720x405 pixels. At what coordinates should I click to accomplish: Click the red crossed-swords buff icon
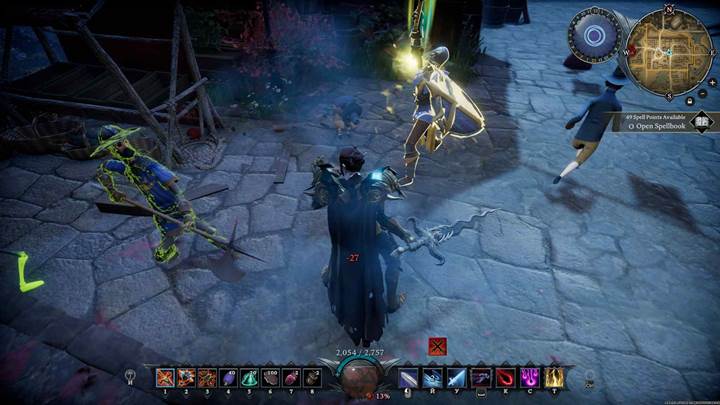coord(437,346)
